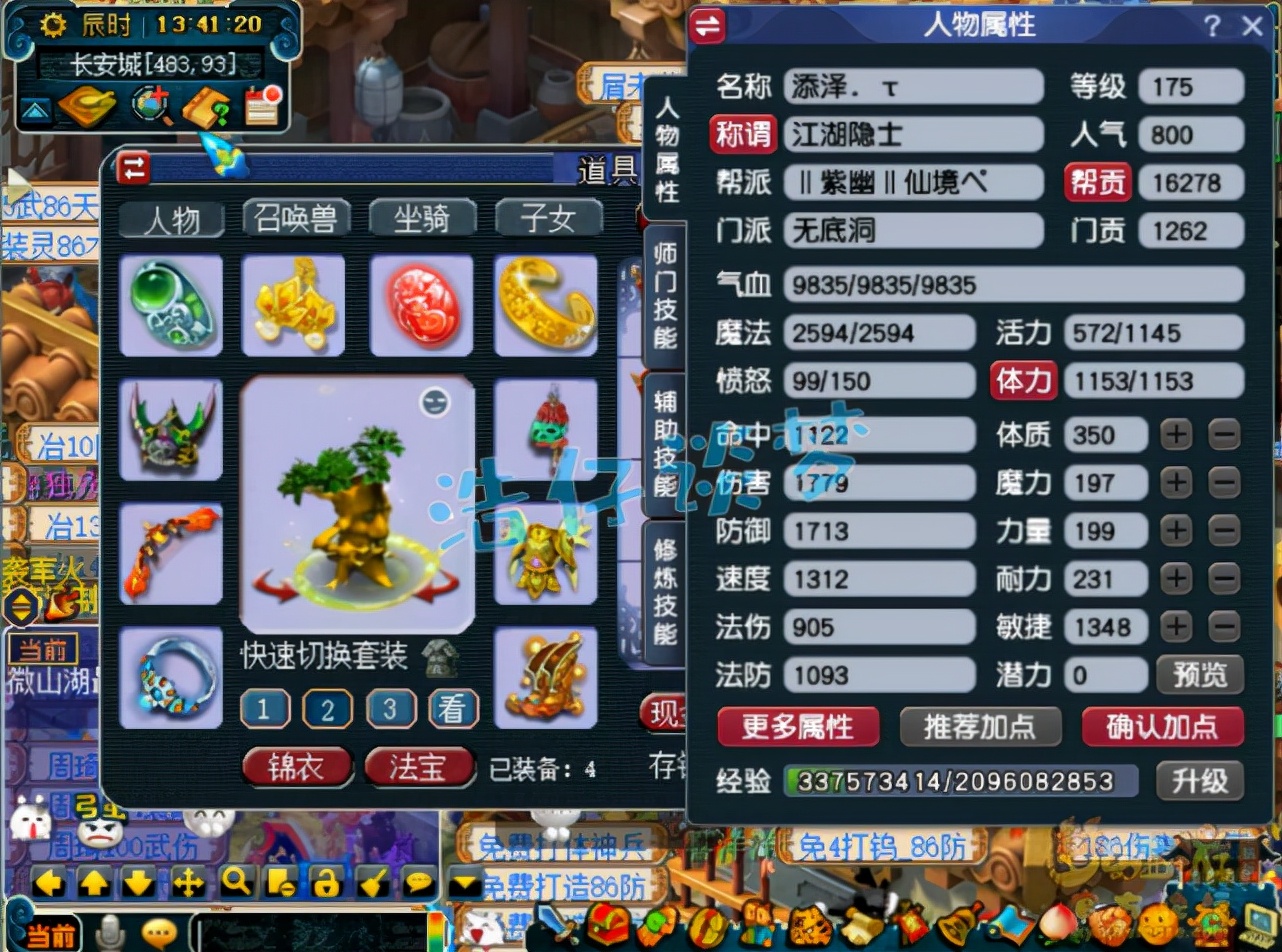Toggle the 体力 stat display button

[1022, 381]
